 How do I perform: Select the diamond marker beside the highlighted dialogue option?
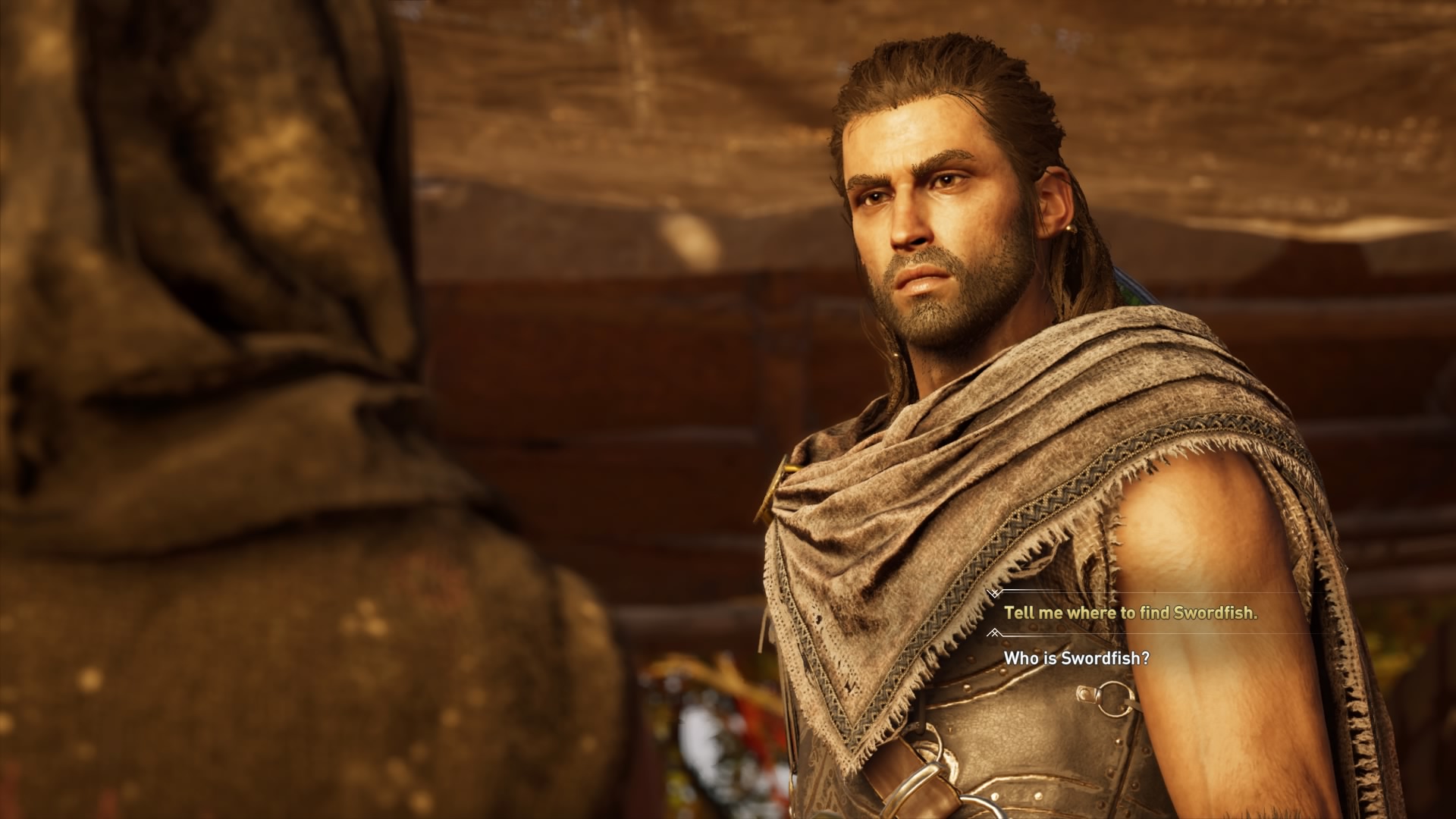(x=995, y=593)
